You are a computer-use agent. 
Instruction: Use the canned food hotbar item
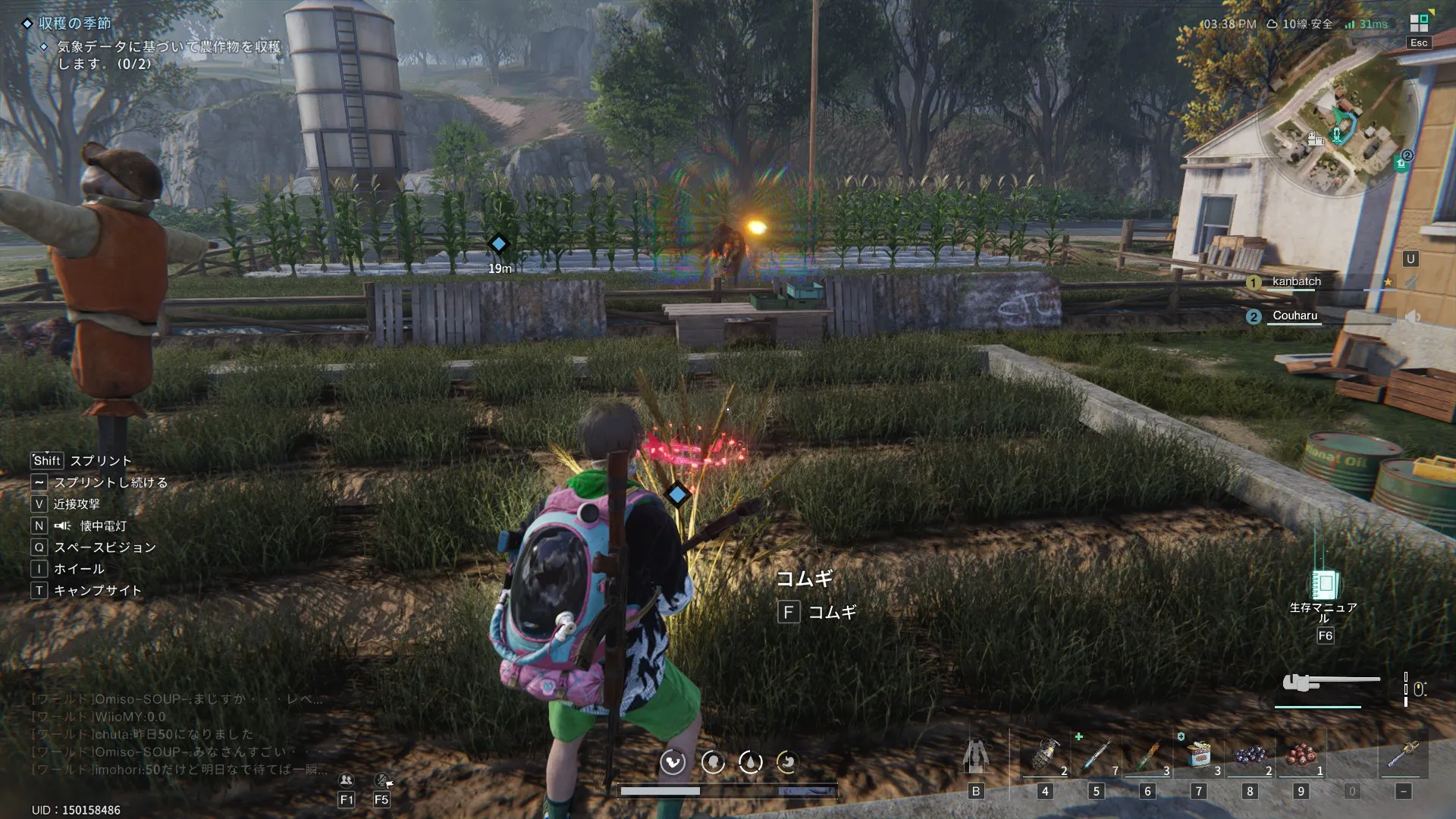[x=1199, y=755]
